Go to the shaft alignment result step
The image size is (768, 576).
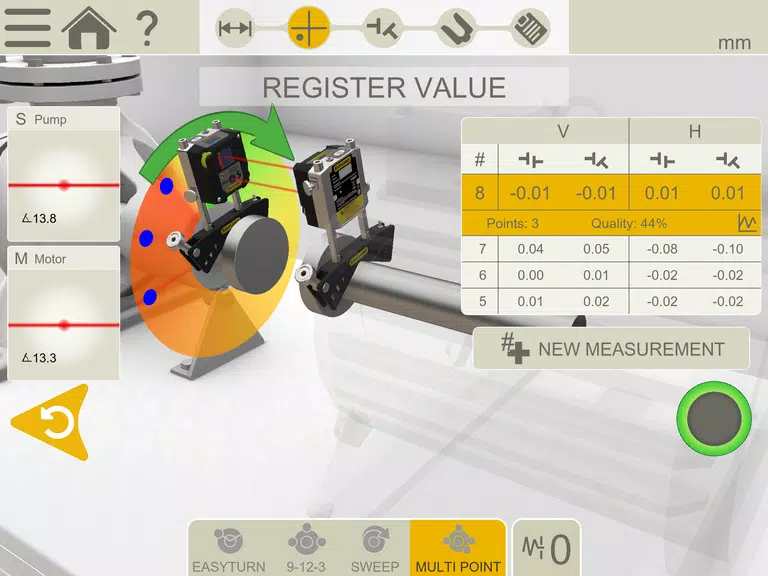coord(382,28)
